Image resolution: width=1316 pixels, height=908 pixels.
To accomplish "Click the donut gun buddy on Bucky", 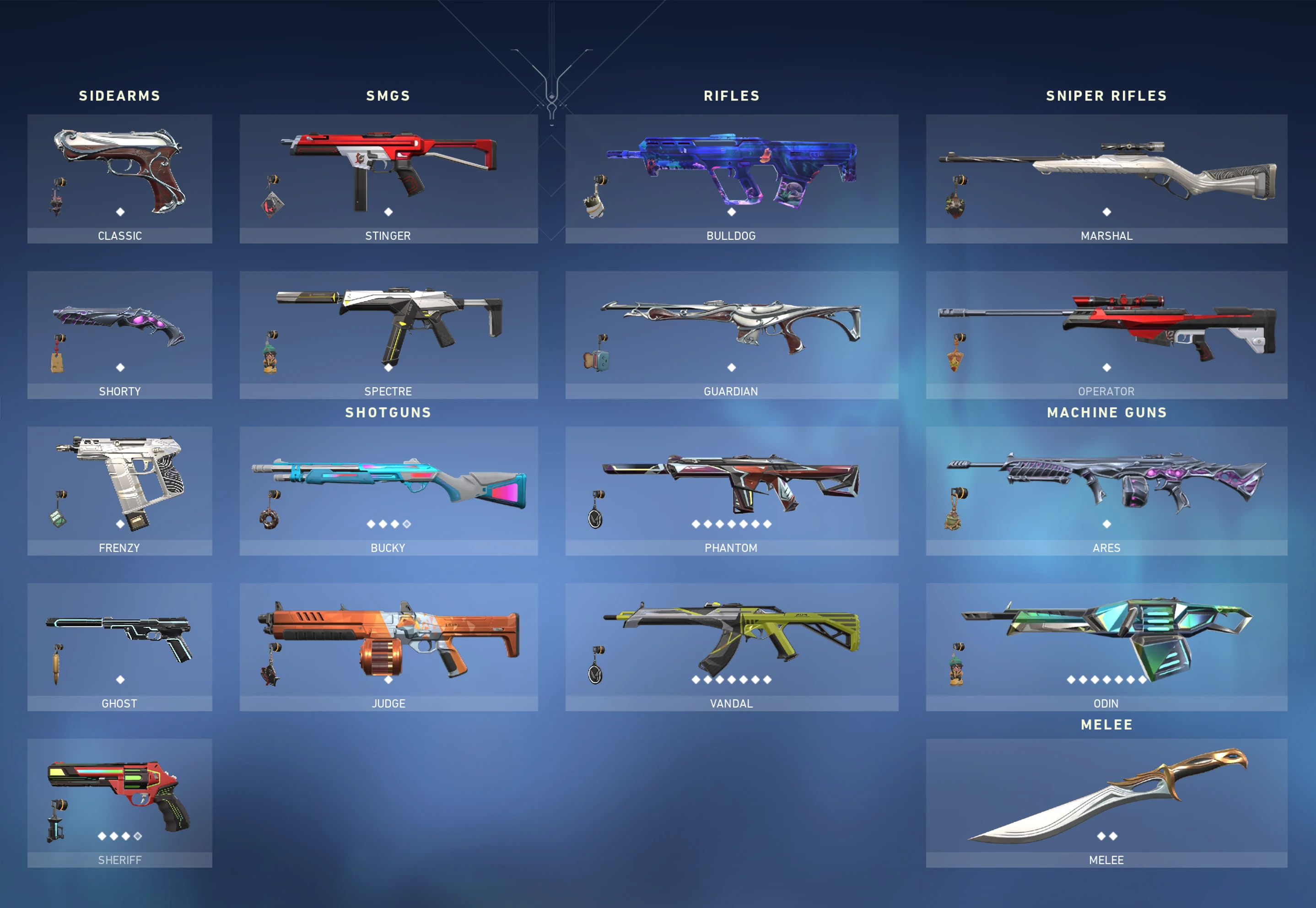I will tap(270, 518).
